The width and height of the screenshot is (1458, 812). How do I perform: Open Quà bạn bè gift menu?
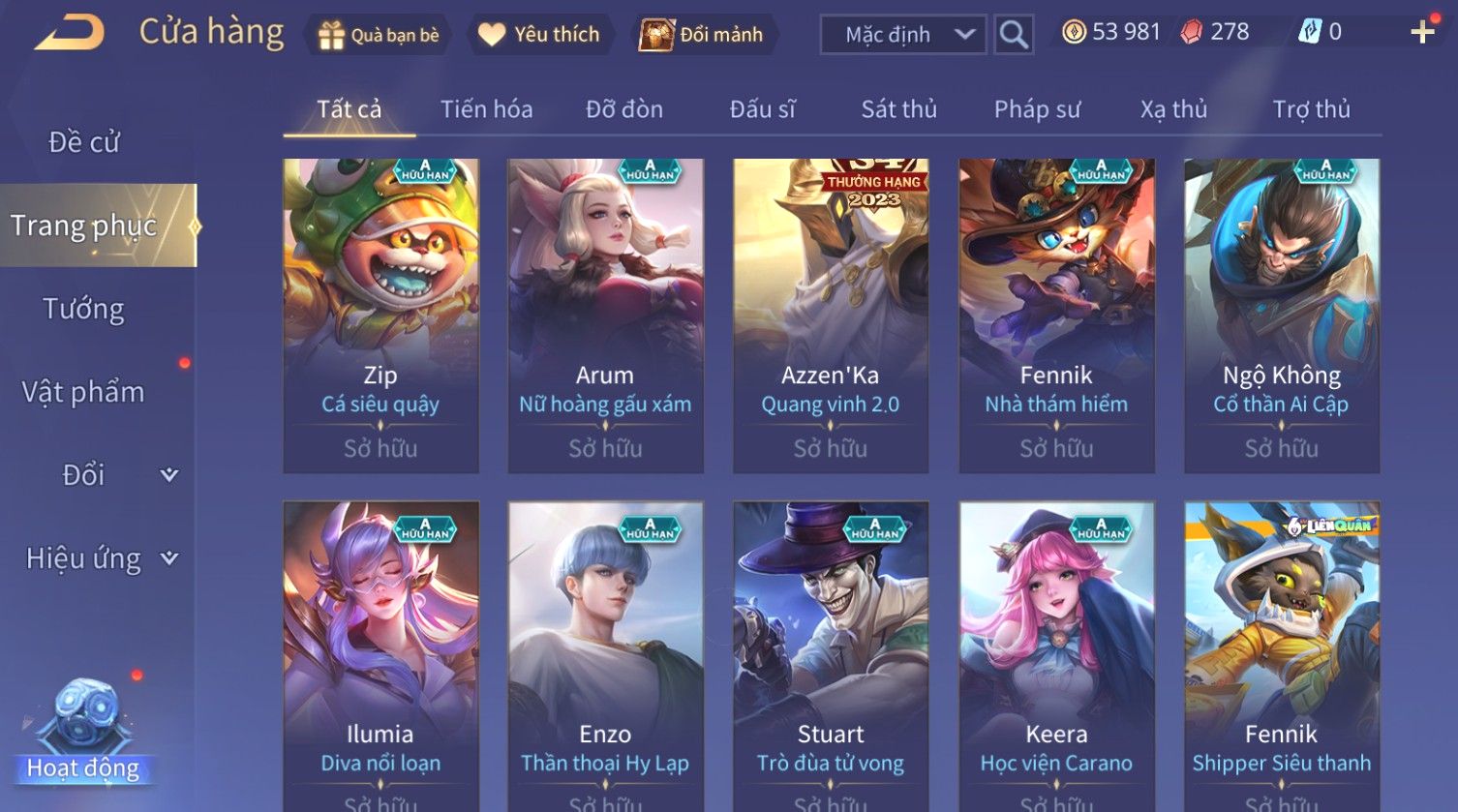pos(379,35)
